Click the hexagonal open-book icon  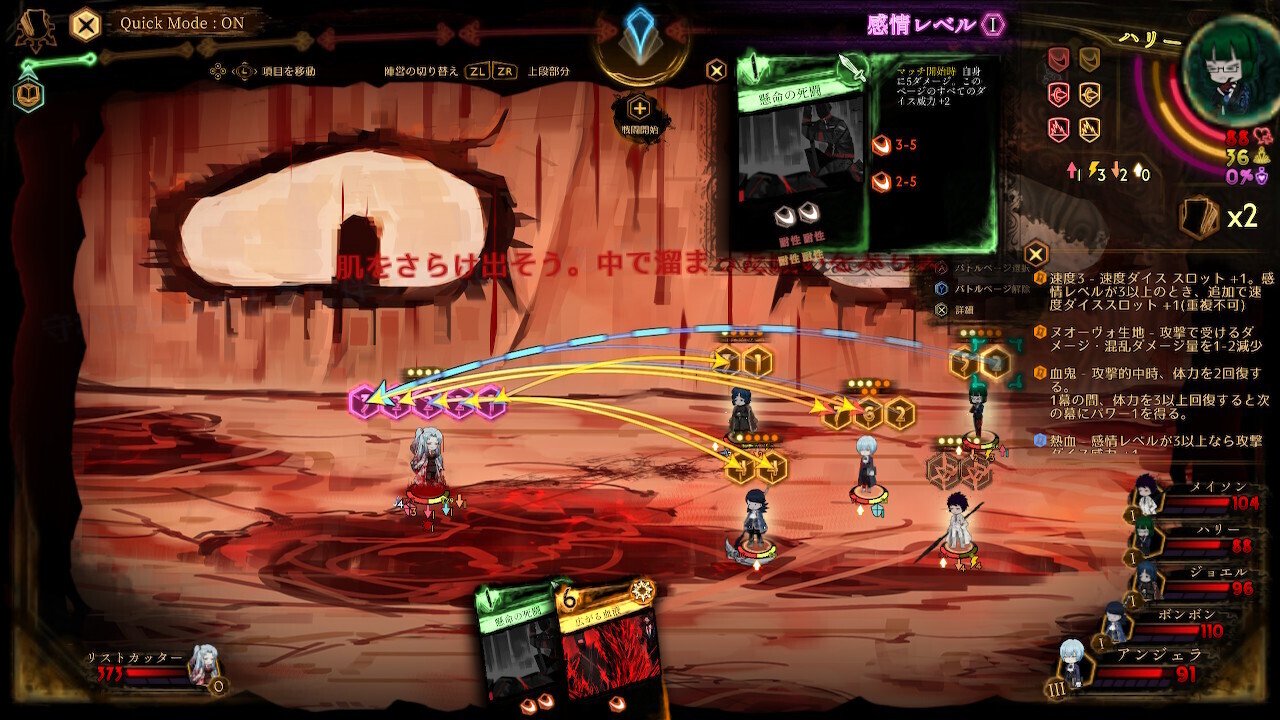point(29,95)
